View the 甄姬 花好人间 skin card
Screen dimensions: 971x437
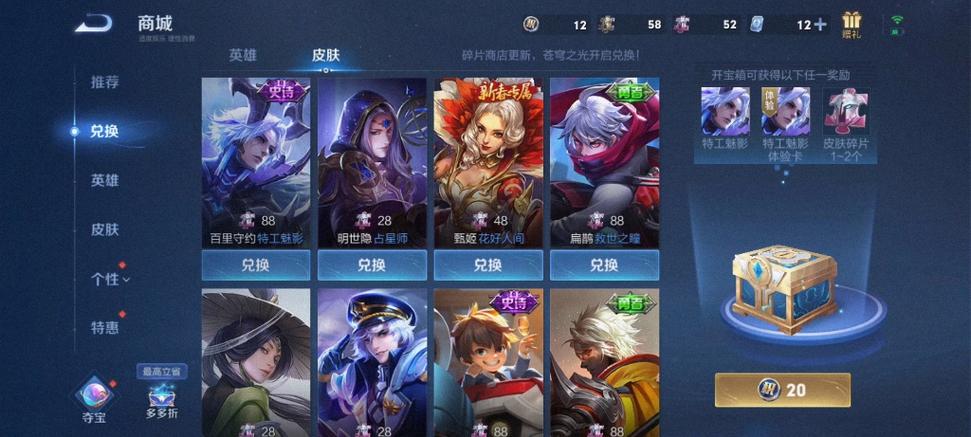tap(488, 160)
